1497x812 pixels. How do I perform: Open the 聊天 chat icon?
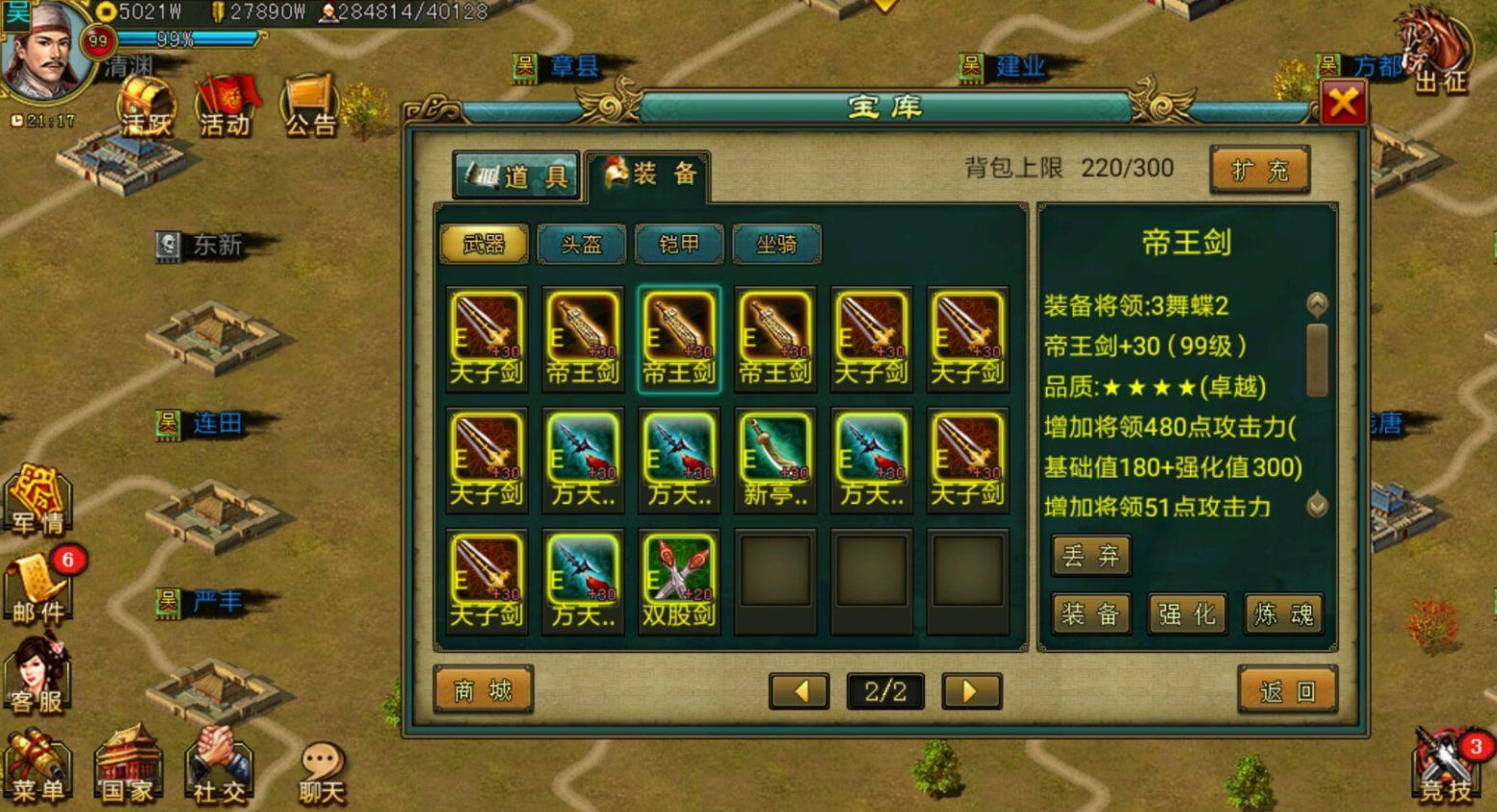[x=319, y=771]
